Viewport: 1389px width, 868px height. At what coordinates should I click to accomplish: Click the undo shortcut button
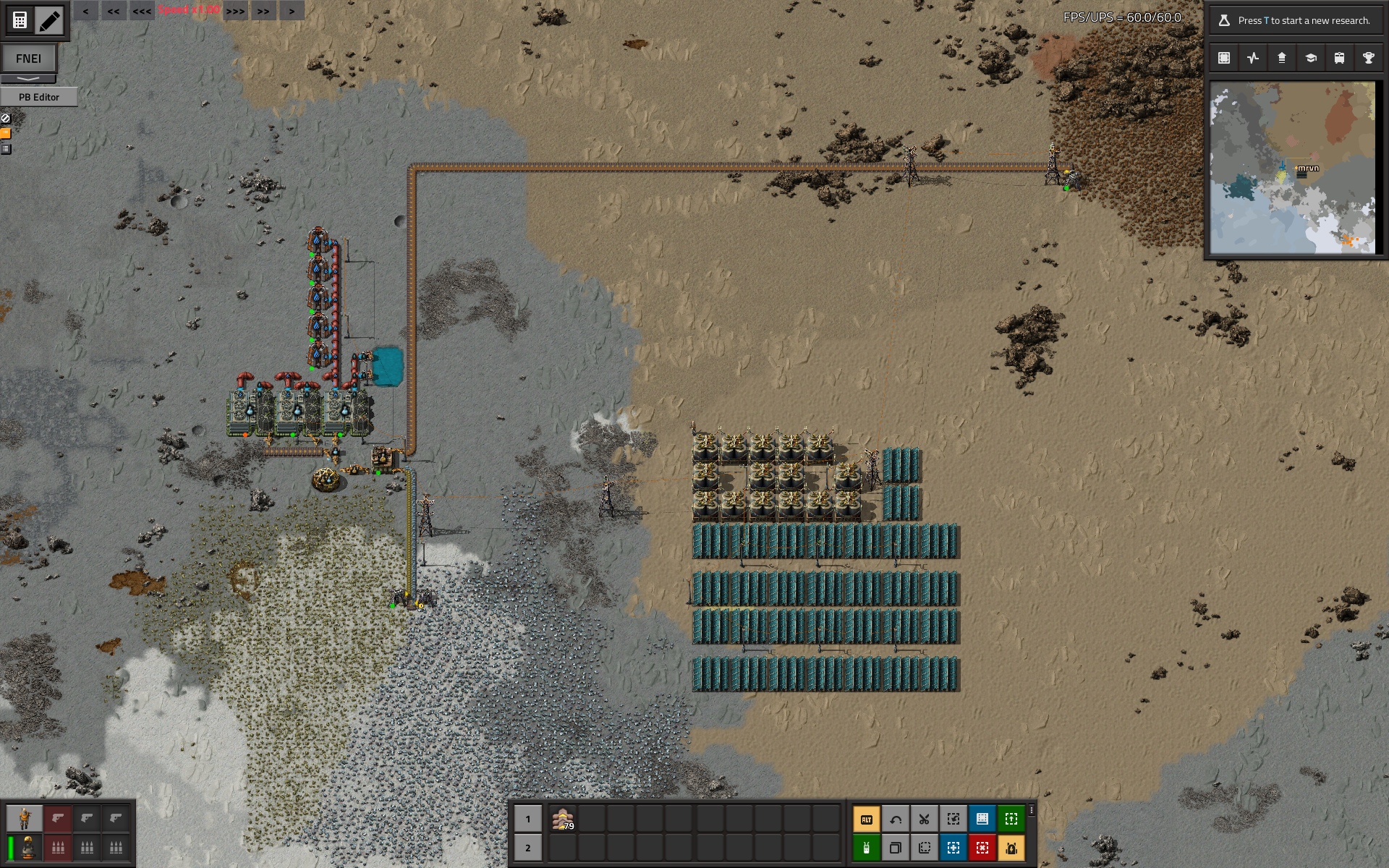pos(896,820)
